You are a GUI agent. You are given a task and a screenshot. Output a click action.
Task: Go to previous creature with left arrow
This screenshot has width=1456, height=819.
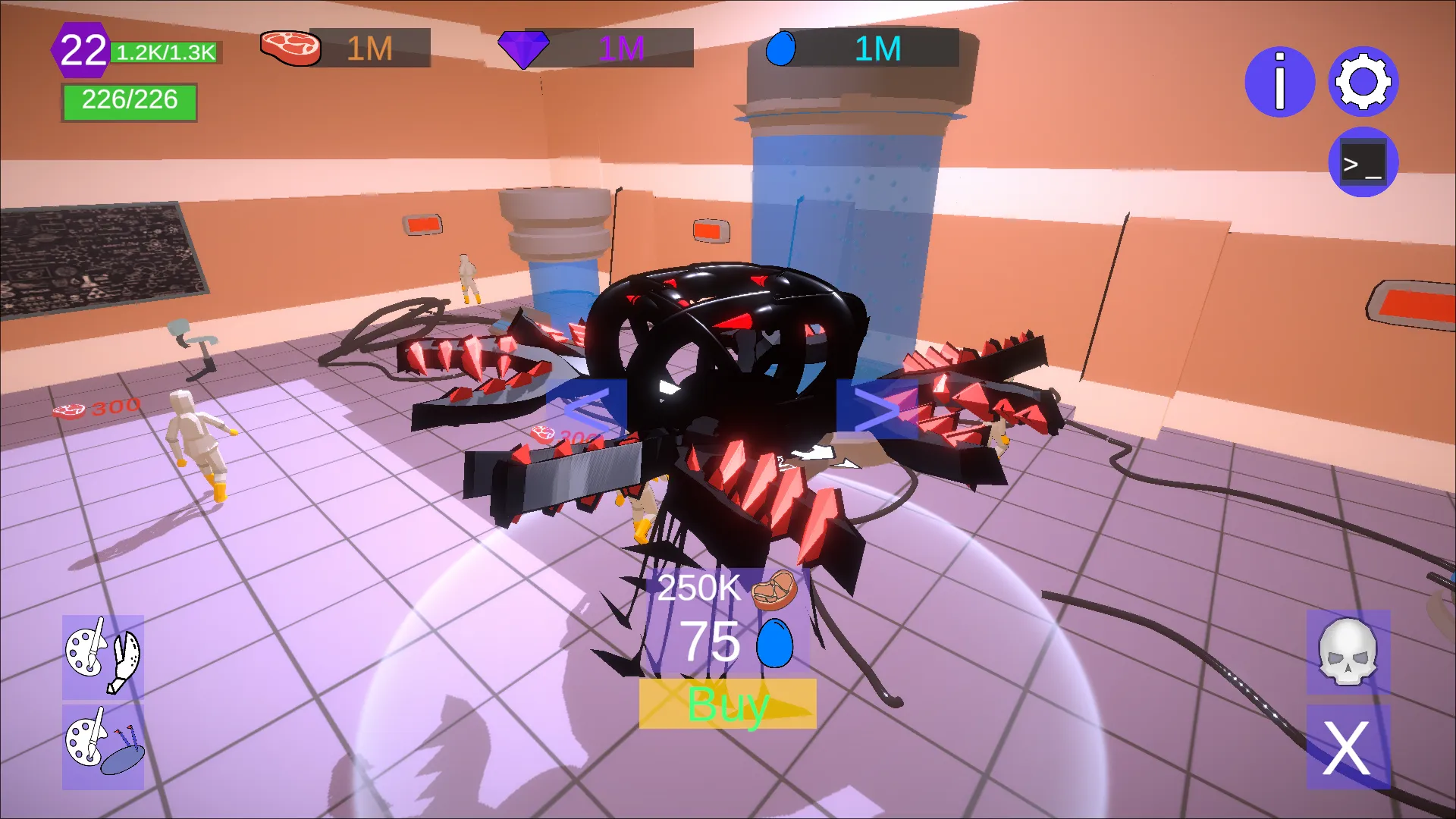tap(586, 409)
